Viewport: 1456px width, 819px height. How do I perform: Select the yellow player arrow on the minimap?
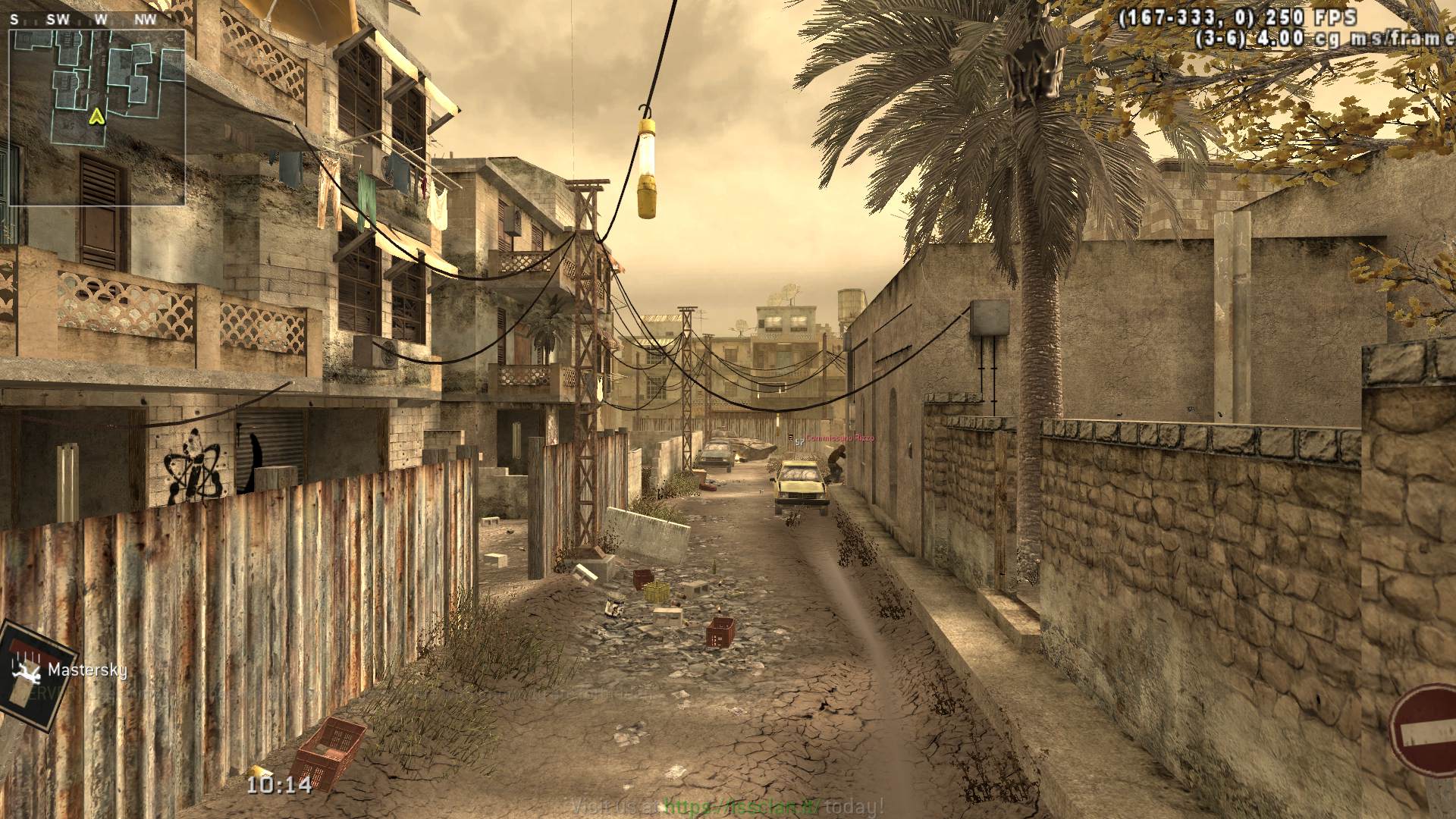coord(96,116)
